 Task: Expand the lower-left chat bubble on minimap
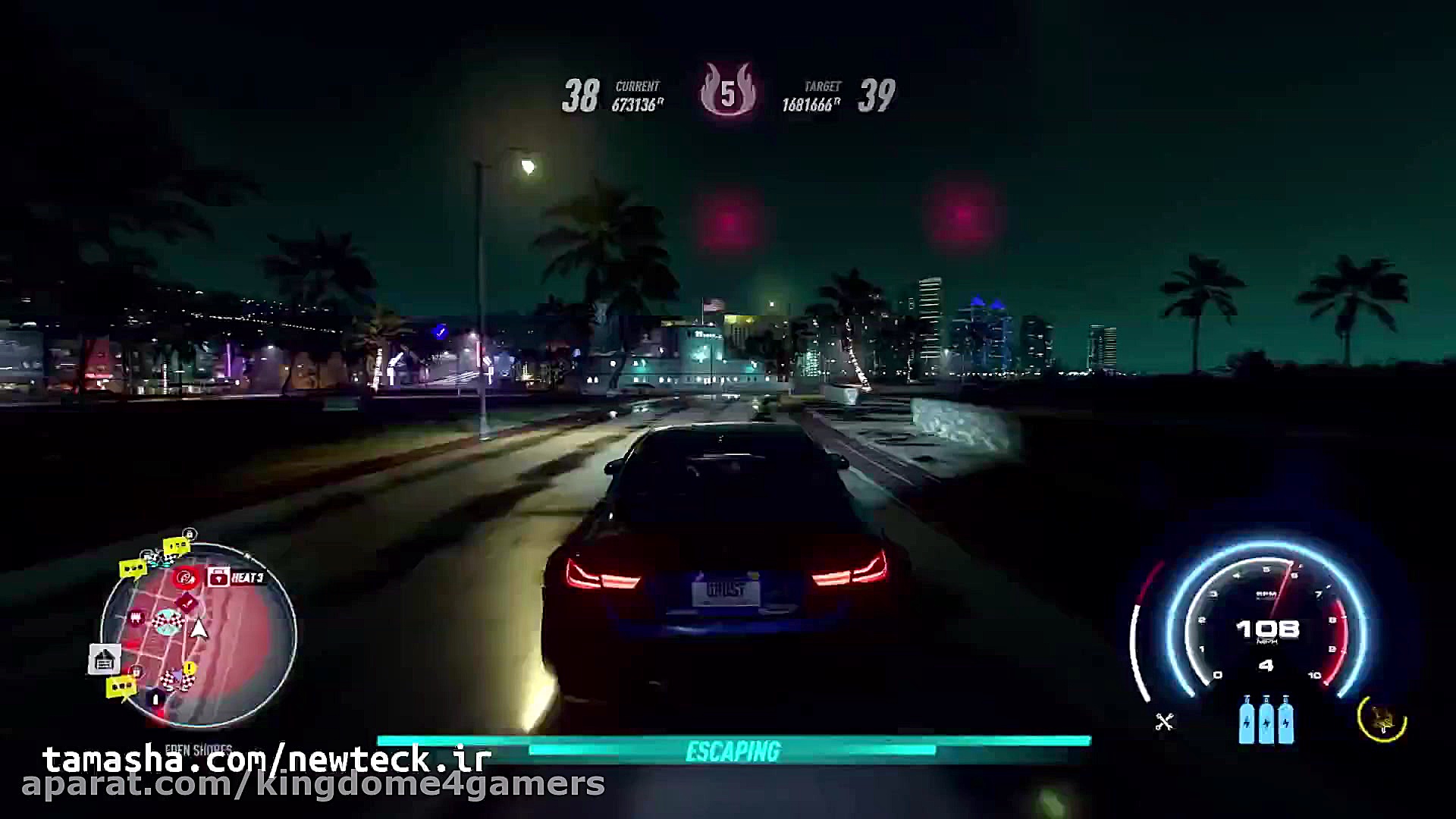(x=121, y=686)
